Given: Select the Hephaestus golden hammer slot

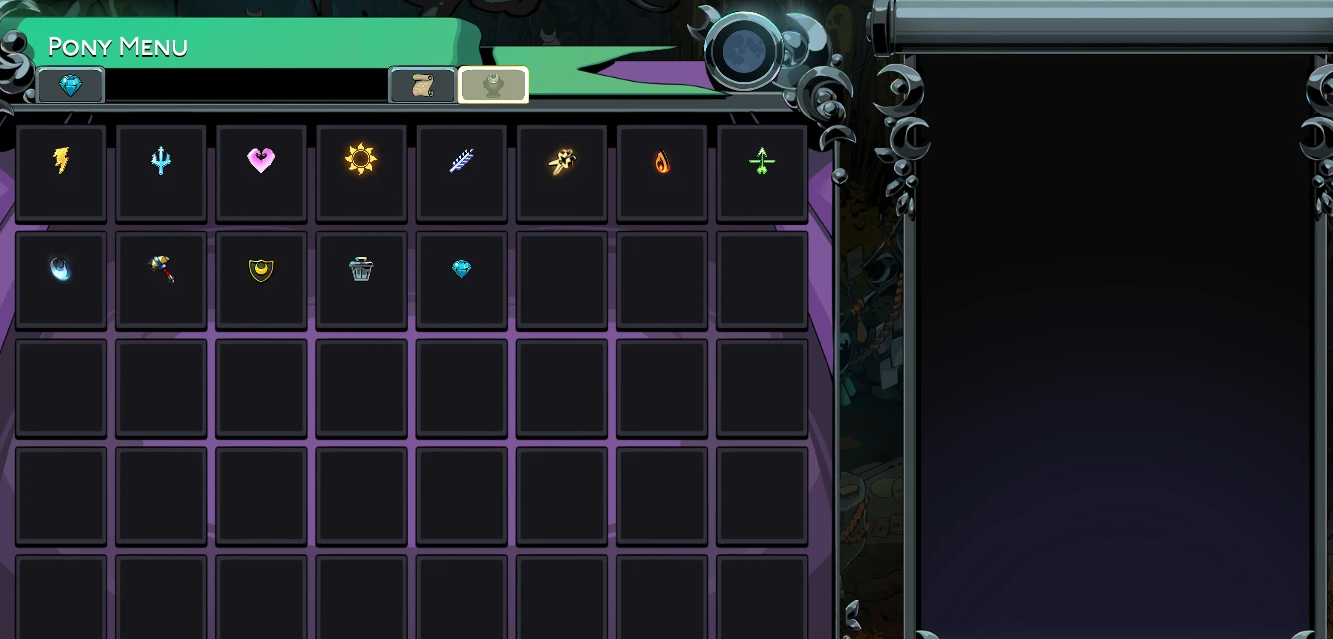Looking at the screenshot, I should tap(561, 160).
